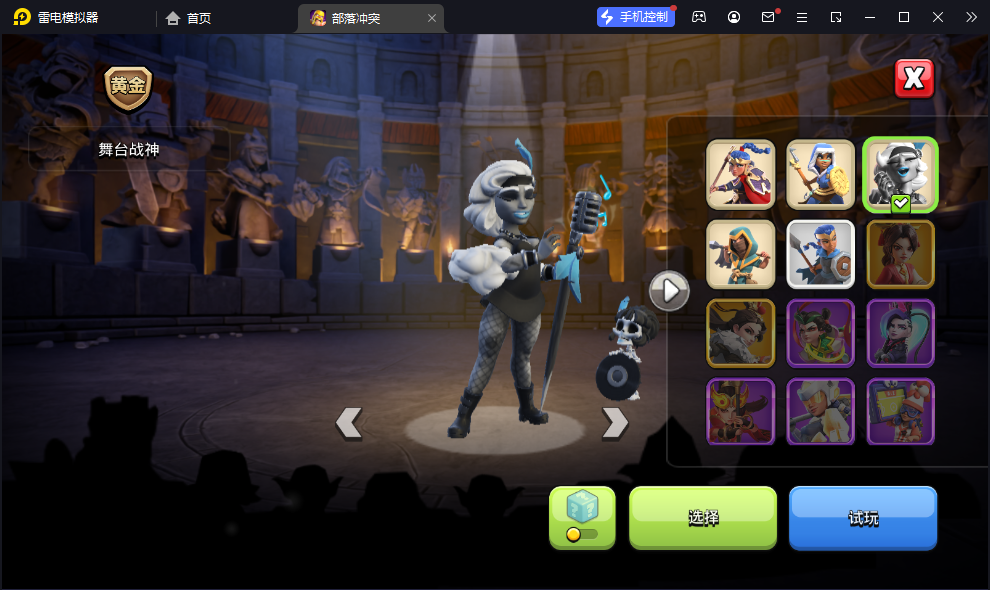The image size is (990, 590).
Task: Choose the white-armored visor skin thumbnail
Action: point(821,411)
